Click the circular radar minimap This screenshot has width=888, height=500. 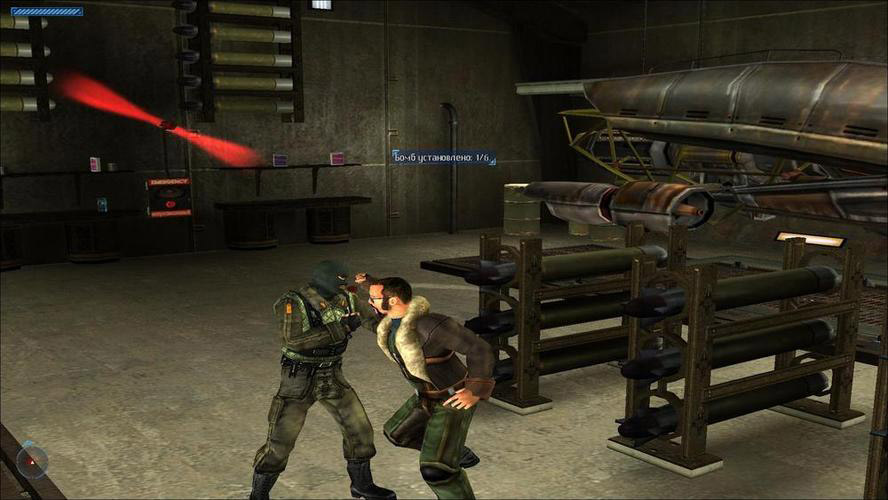click(x=32, y=461)
